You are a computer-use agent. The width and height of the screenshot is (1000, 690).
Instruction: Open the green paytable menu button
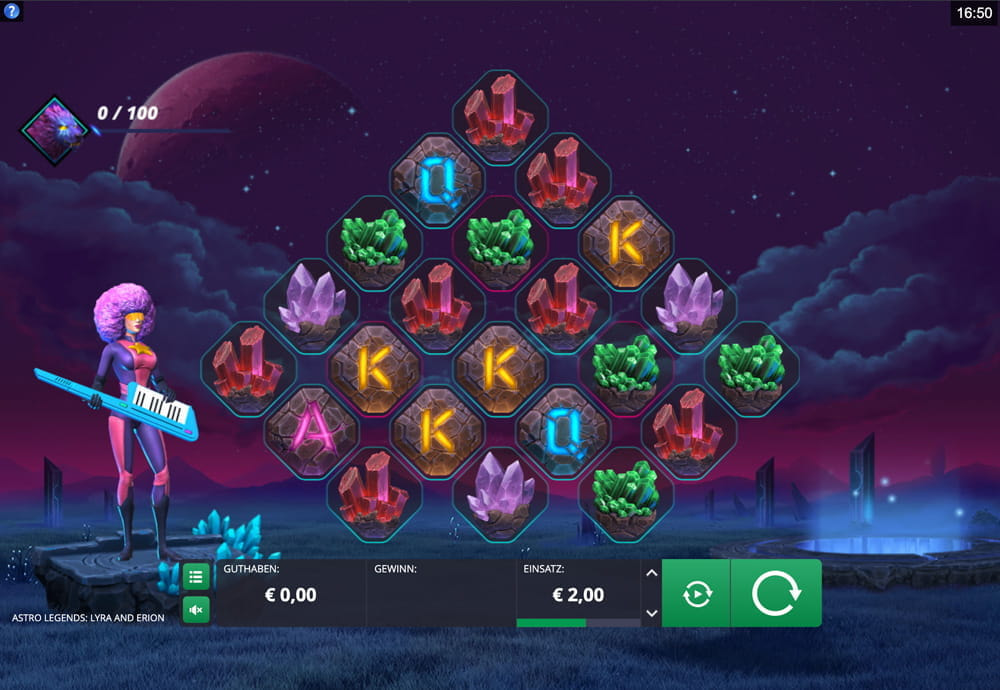(196, 576)
